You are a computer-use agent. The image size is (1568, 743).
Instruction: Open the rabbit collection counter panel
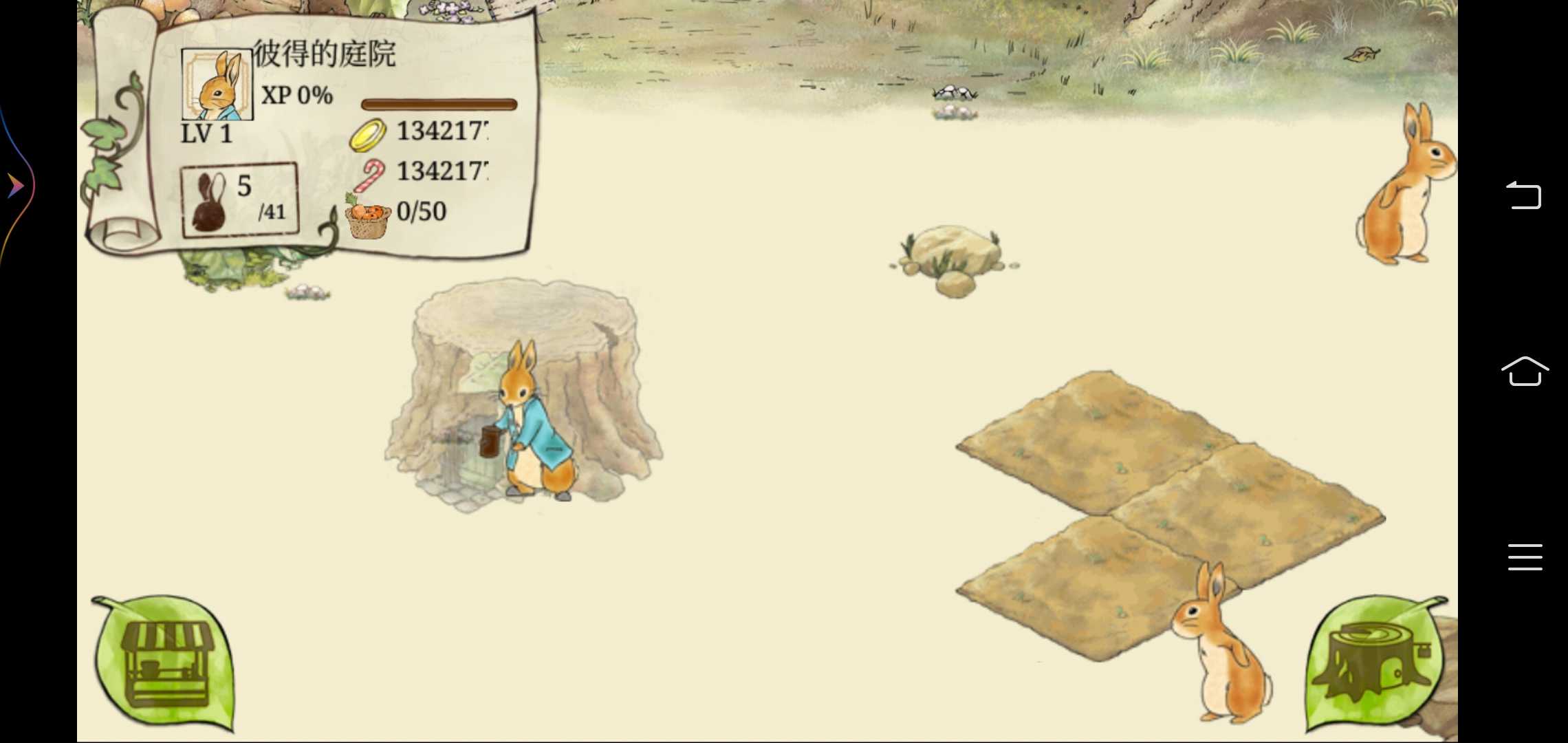tap(239, 200)
